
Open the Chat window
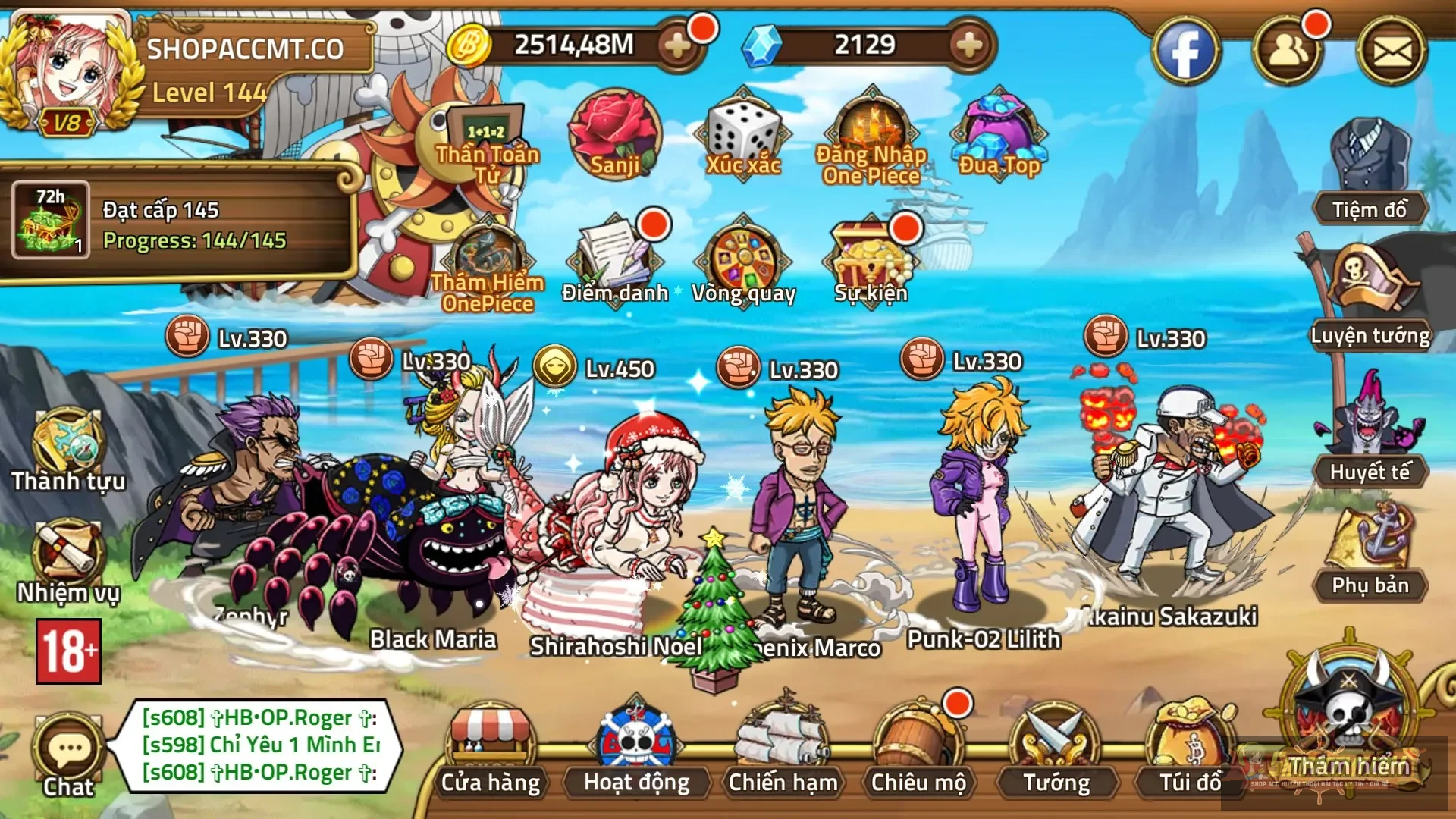pos(67,747)
